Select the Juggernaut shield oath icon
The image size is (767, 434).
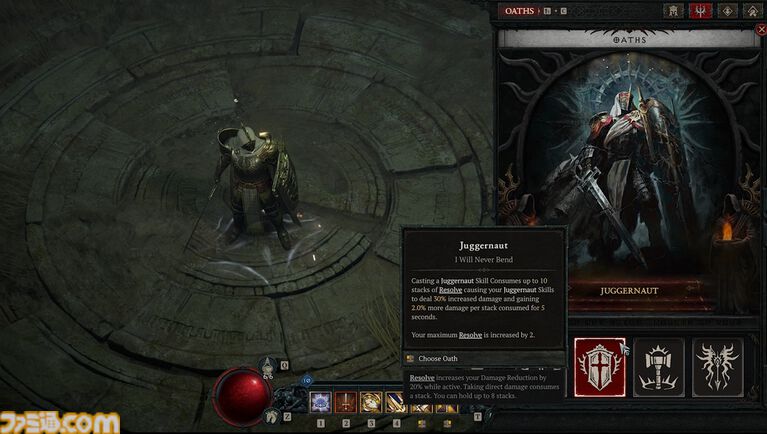tap(601, 367)
